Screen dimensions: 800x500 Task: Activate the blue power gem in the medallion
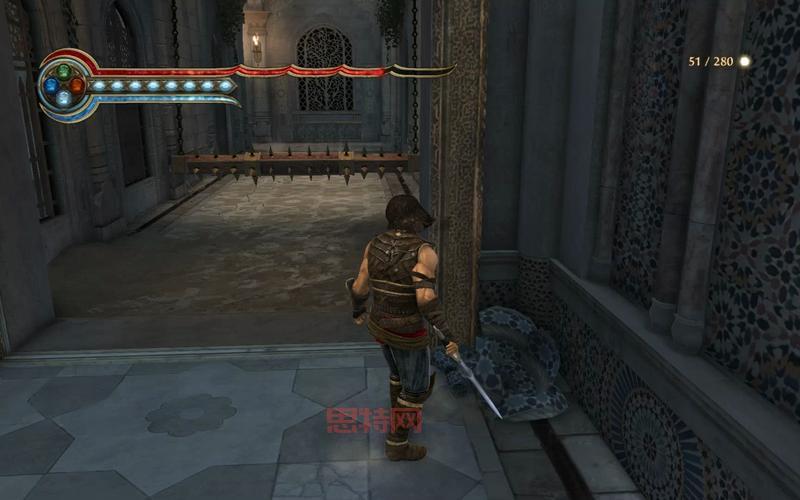pyautogui.click(x=51, y=85)
